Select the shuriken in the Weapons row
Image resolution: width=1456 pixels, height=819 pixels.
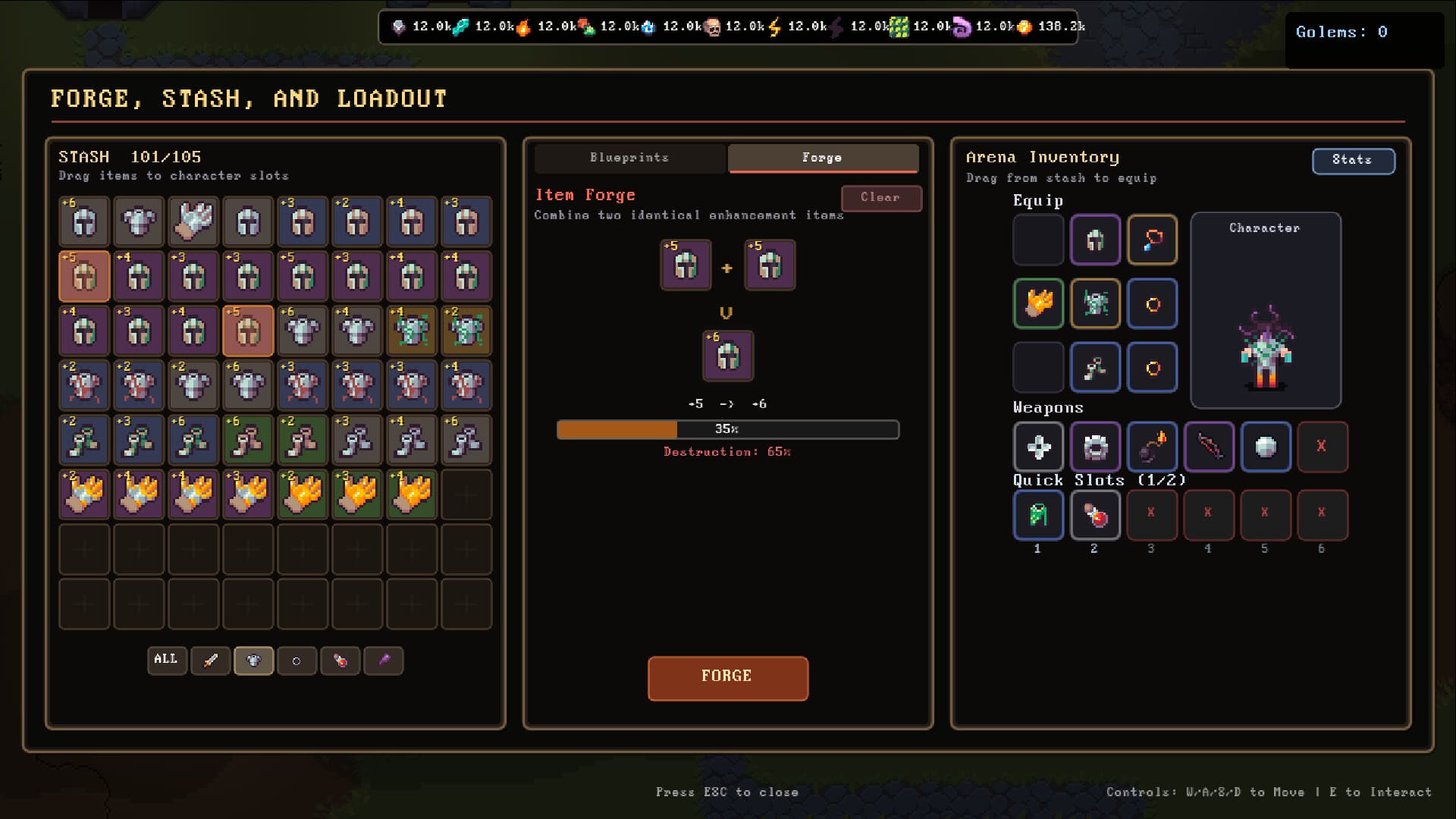pos(1038,447)
